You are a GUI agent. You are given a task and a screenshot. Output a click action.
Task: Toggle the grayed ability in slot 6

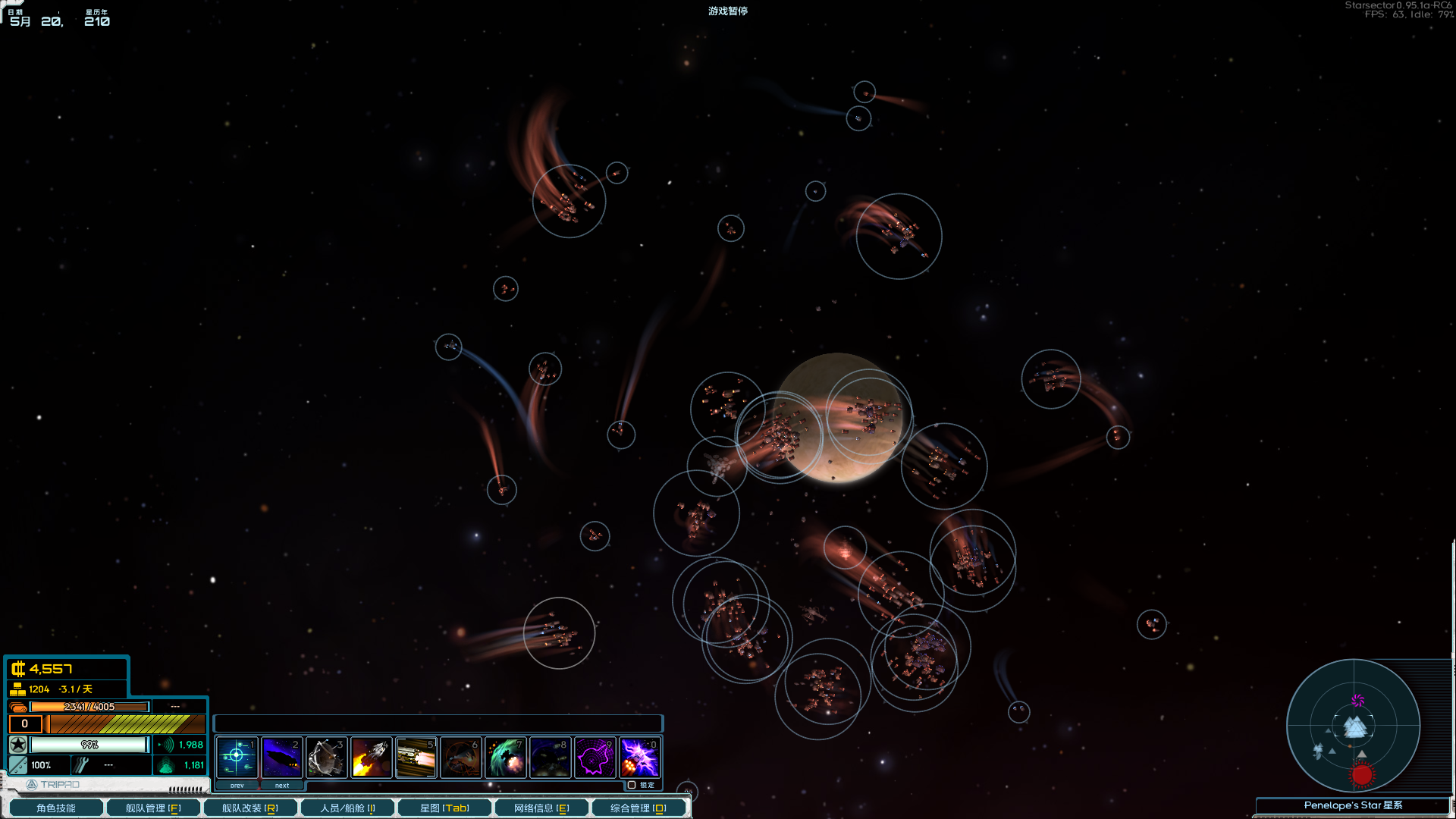click(461, 757)
